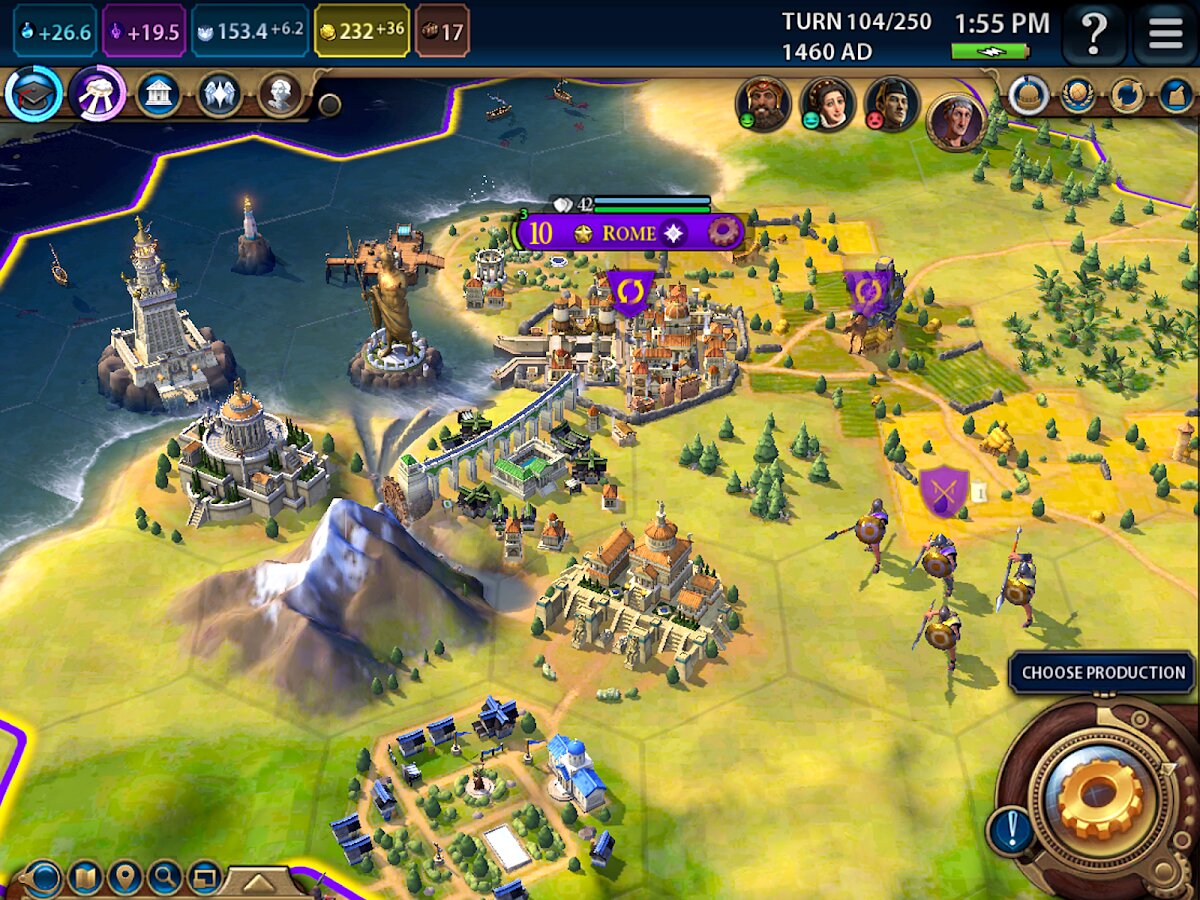Open the religion winged icon
Image resolution: width=1200 pixels, height=900 pixels.
click(x=218, y=95)
